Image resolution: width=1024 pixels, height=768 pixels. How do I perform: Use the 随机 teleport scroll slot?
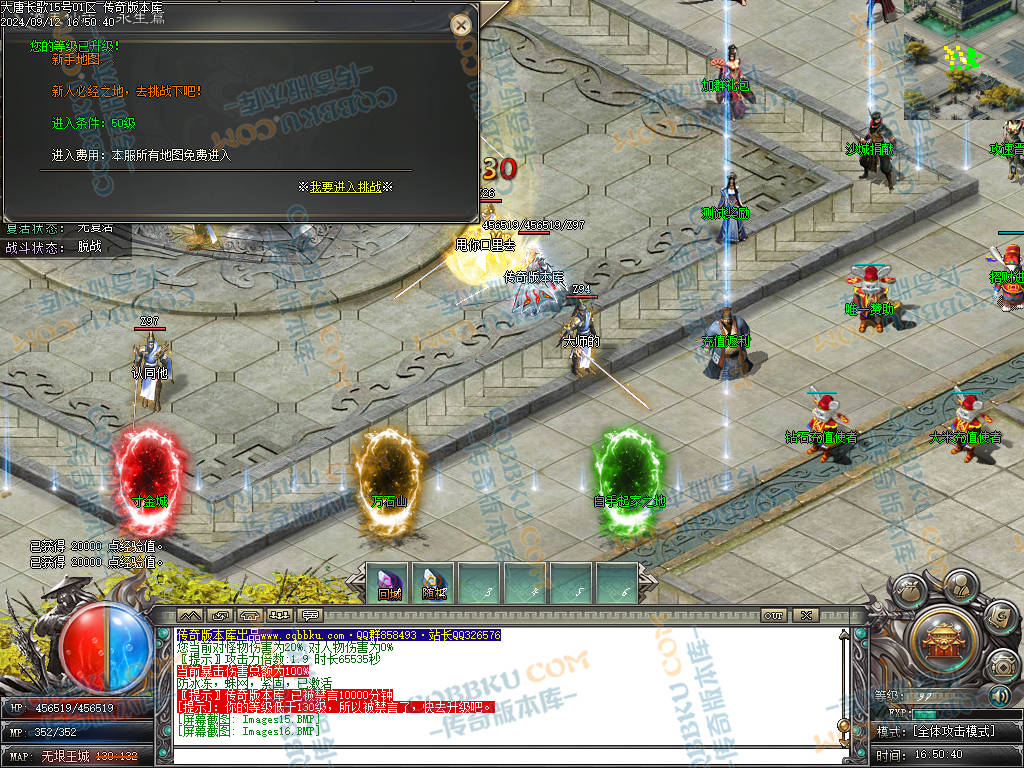click(433, 584)
